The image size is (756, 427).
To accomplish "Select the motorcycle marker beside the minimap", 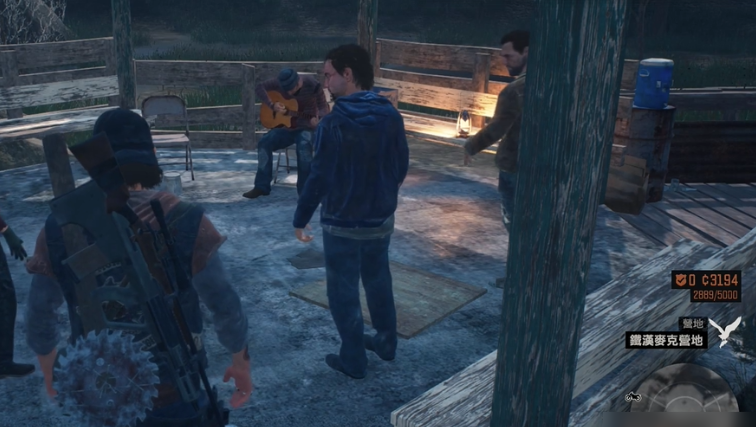I will point(633,396).
